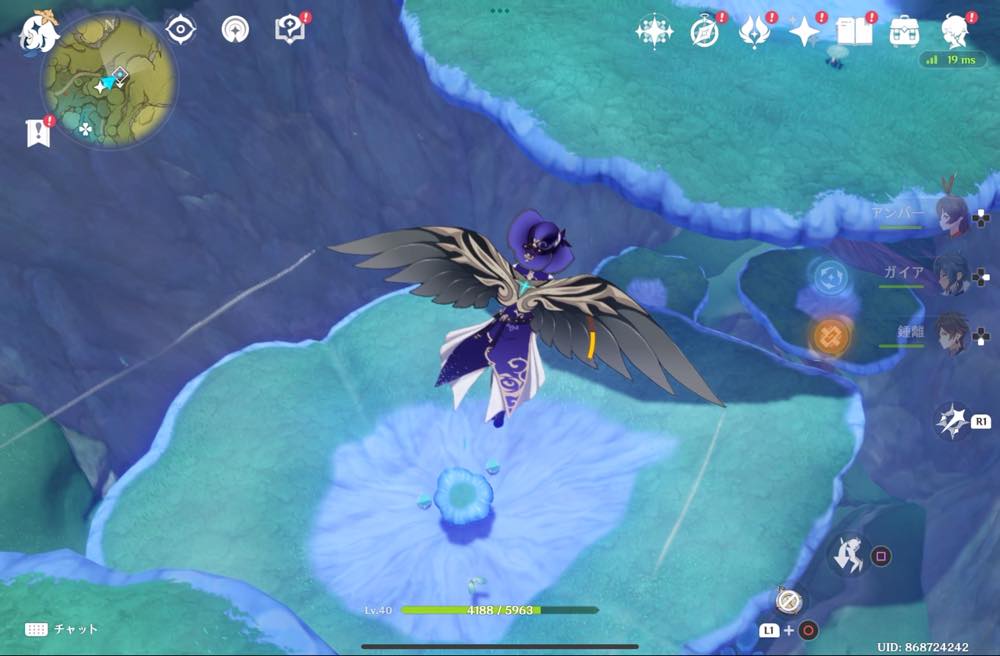Screen dimensions: 1000x656
Task: Open the Battle Pass four-point star
Action: pos(804,32)
